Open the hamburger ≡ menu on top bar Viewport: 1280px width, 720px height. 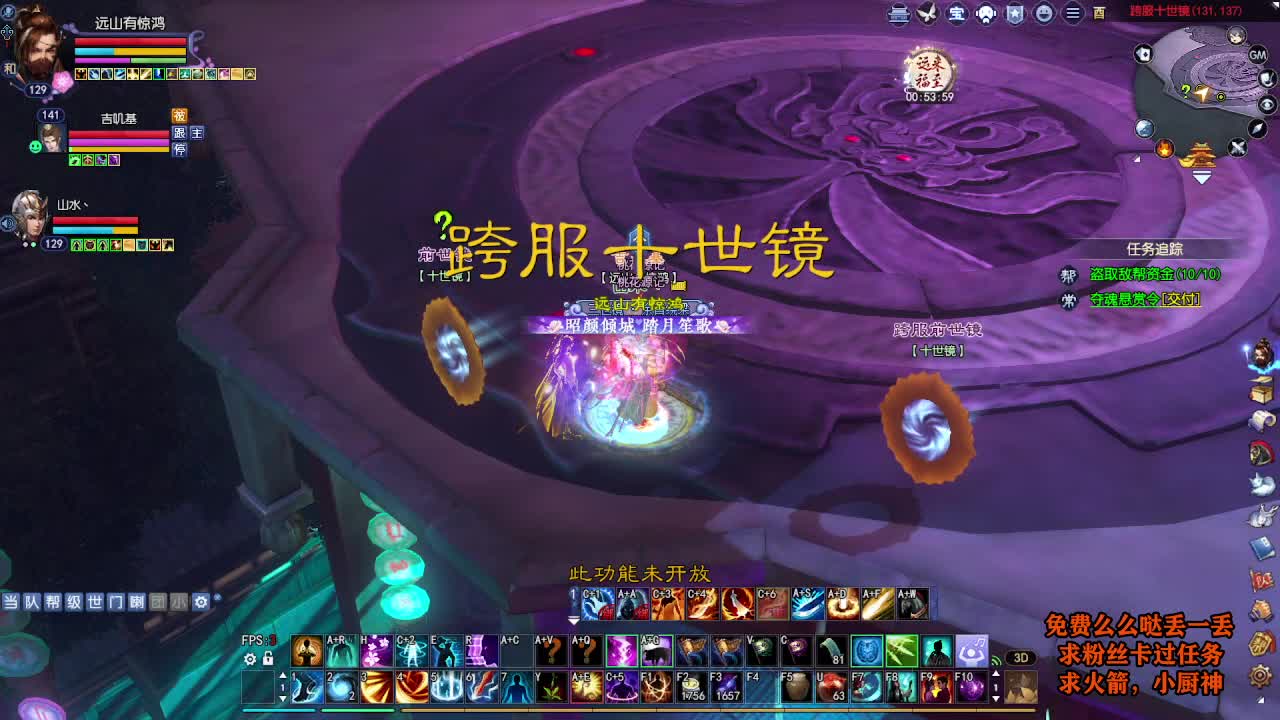point(1071,14)
